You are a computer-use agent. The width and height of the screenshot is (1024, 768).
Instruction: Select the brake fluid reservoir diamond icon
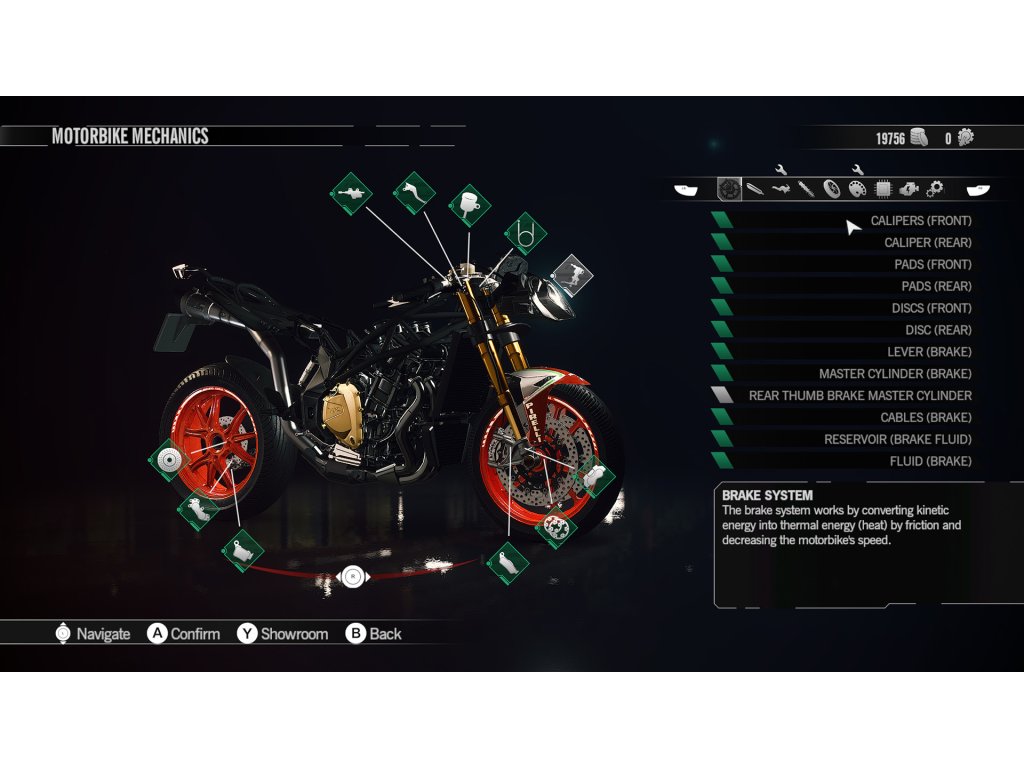(469, 205)
